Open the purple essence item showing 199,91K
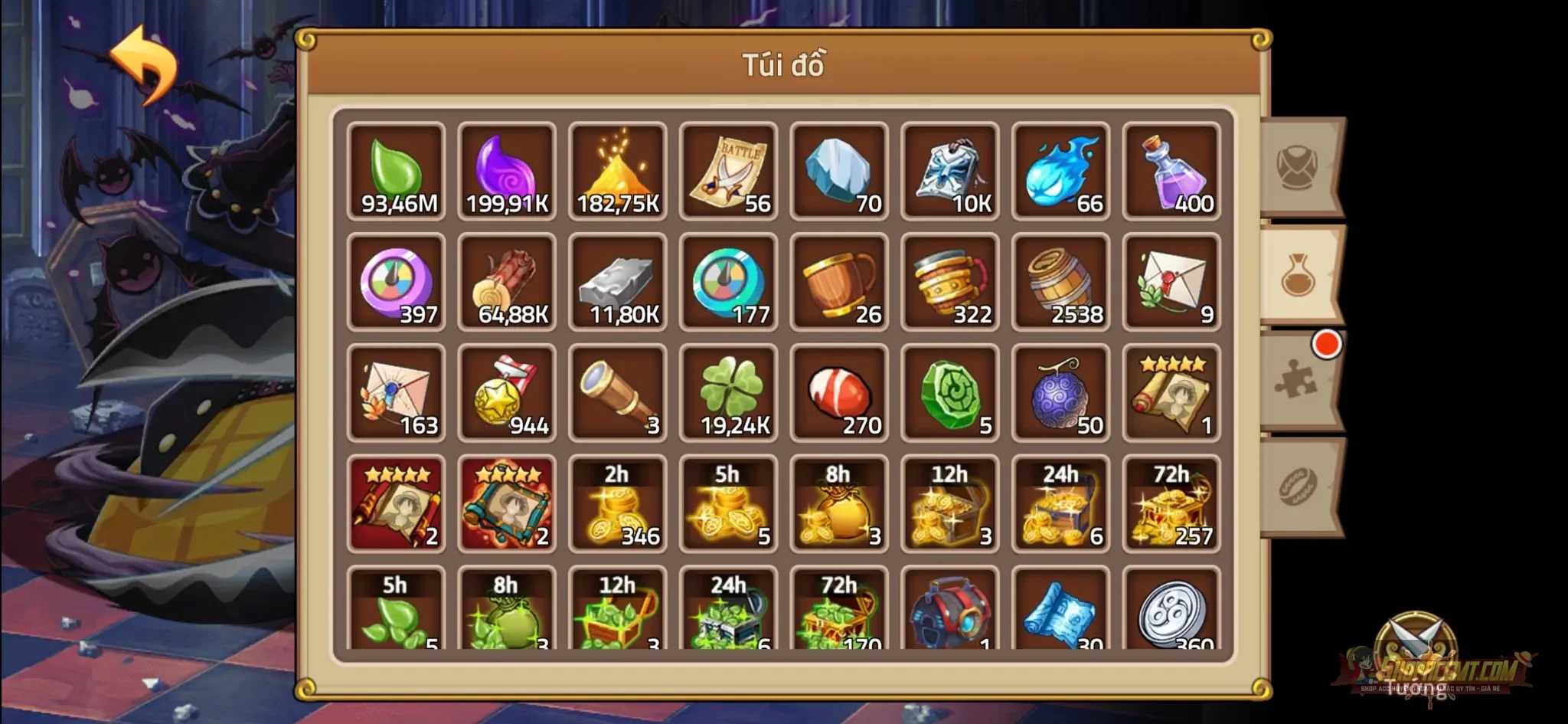1568x724 pixels. pos(508,170)
